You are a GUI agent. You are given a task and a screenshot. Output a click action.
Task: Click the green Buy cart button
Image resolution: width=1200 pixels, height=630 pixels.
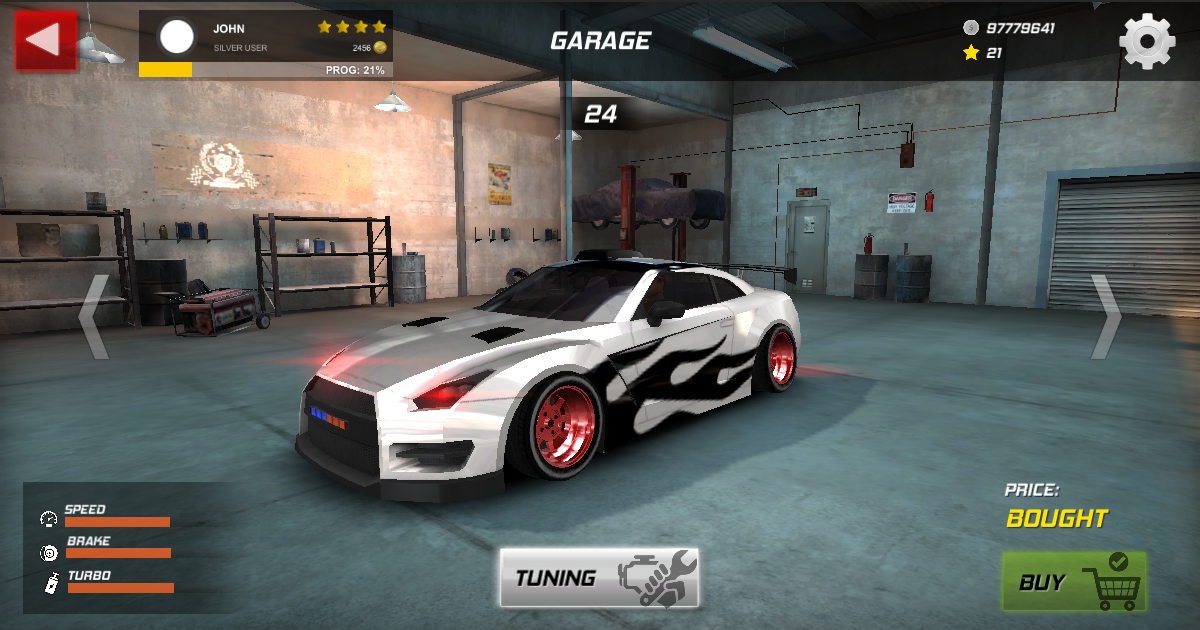pos(1074,581)
